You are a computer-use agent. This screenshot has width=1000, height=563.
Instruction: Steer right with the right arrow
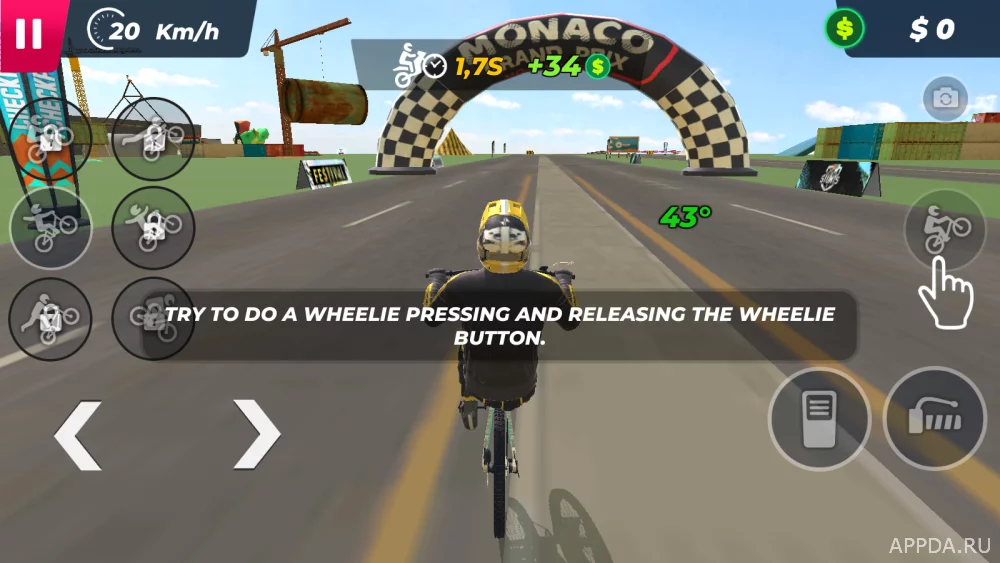point(257,435)
